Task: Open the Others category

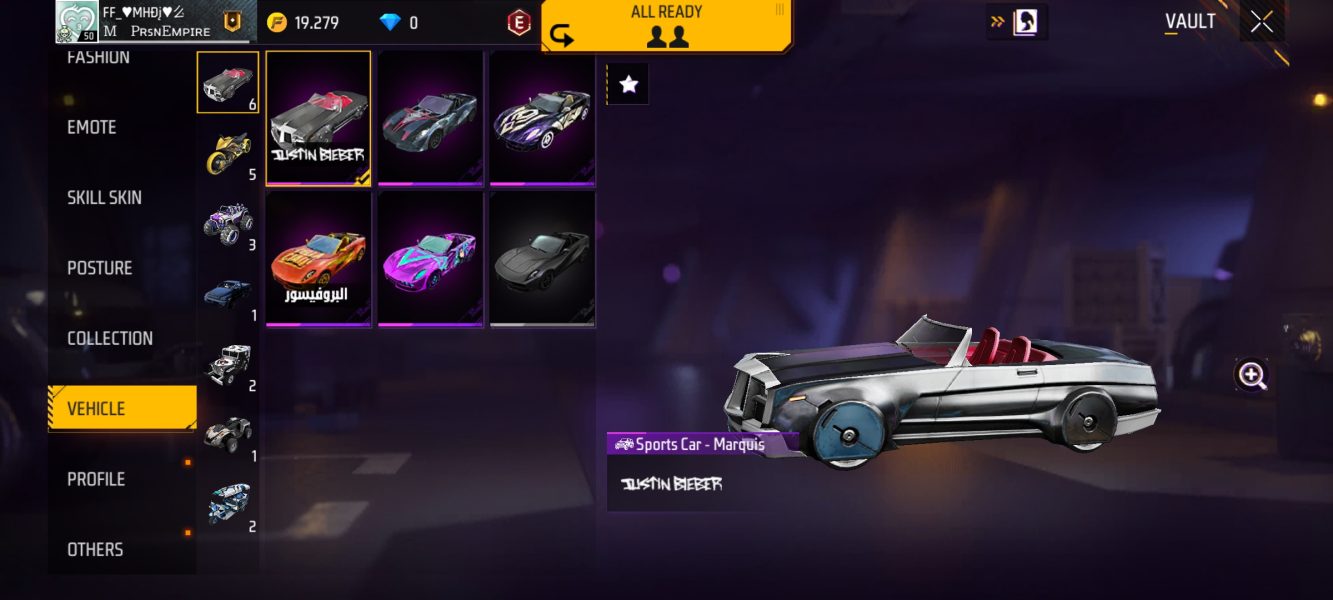Action: click(95, 549)
